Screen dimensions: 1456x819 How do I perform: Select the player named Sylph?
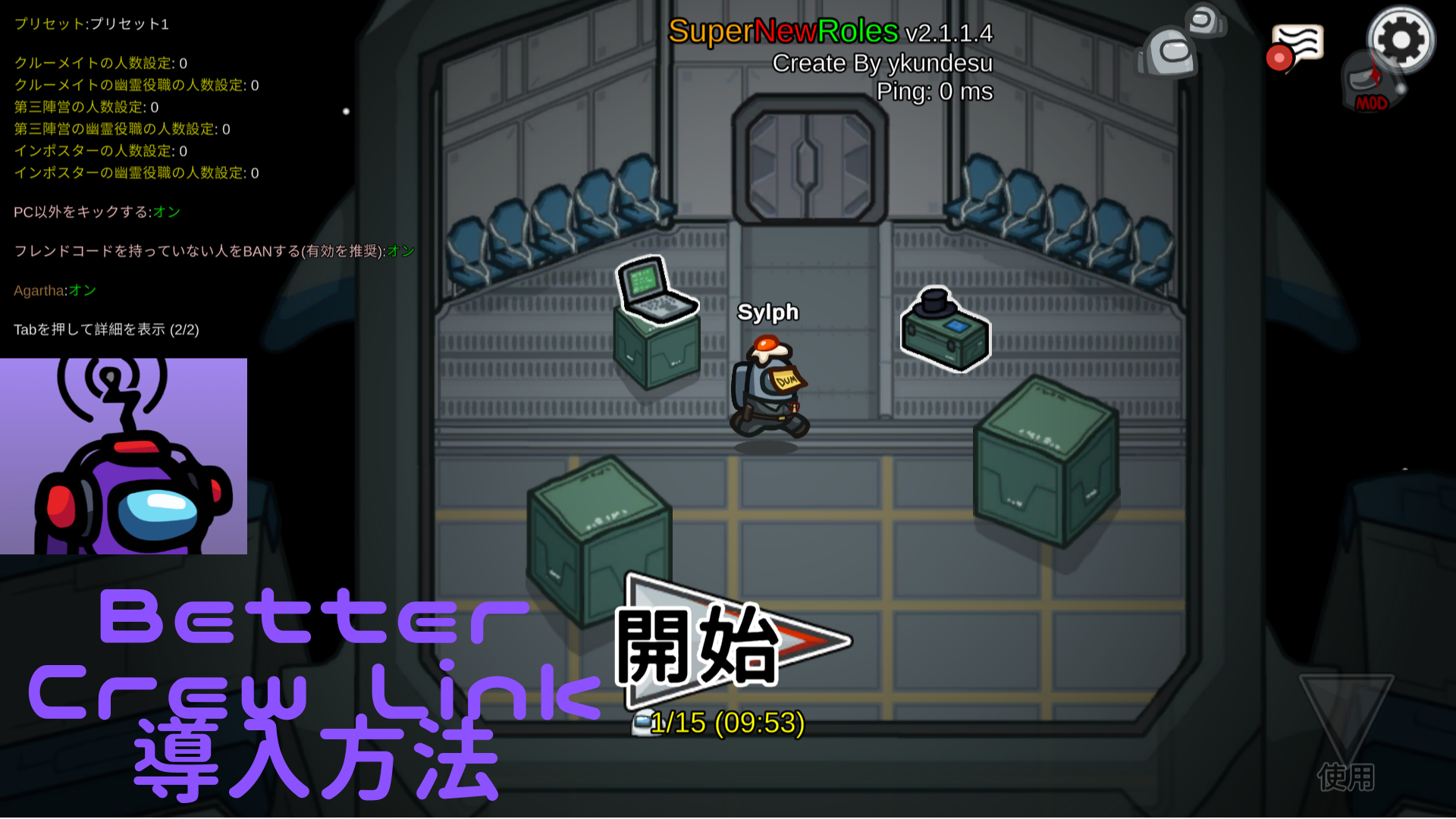point(768,387)
